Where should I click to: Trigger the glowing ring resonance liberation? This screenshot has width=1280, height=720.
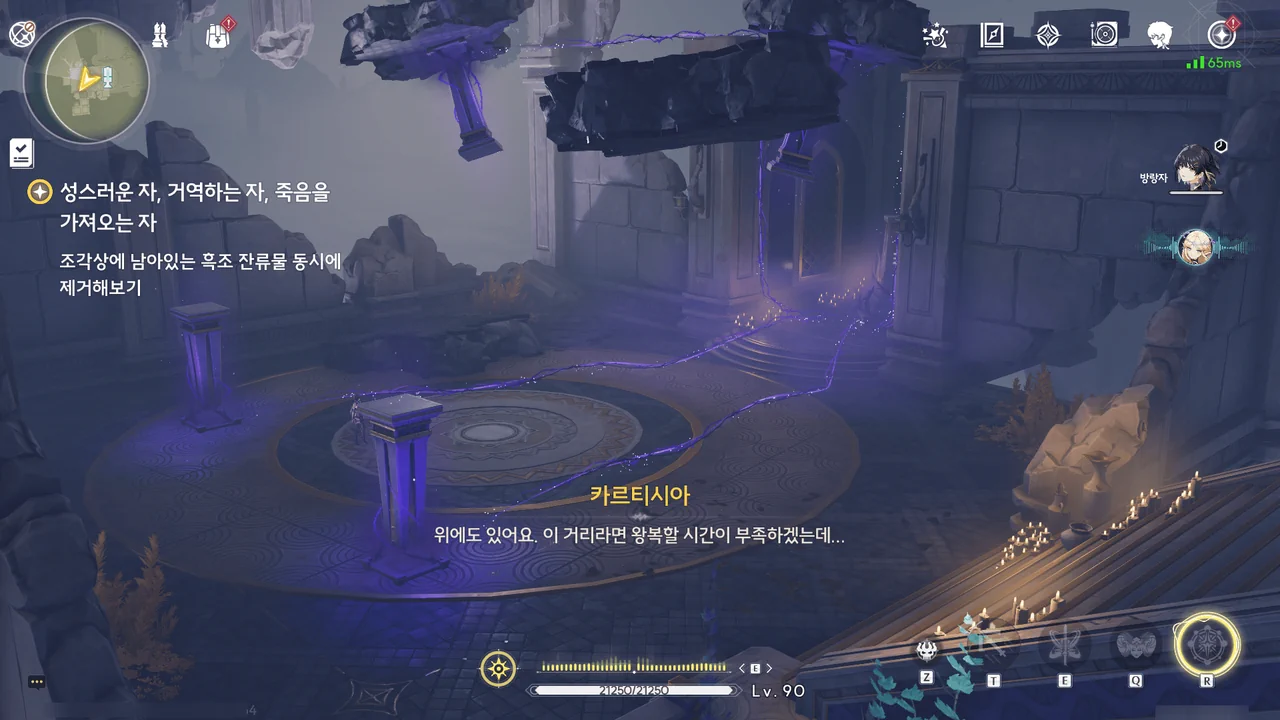1207,645
